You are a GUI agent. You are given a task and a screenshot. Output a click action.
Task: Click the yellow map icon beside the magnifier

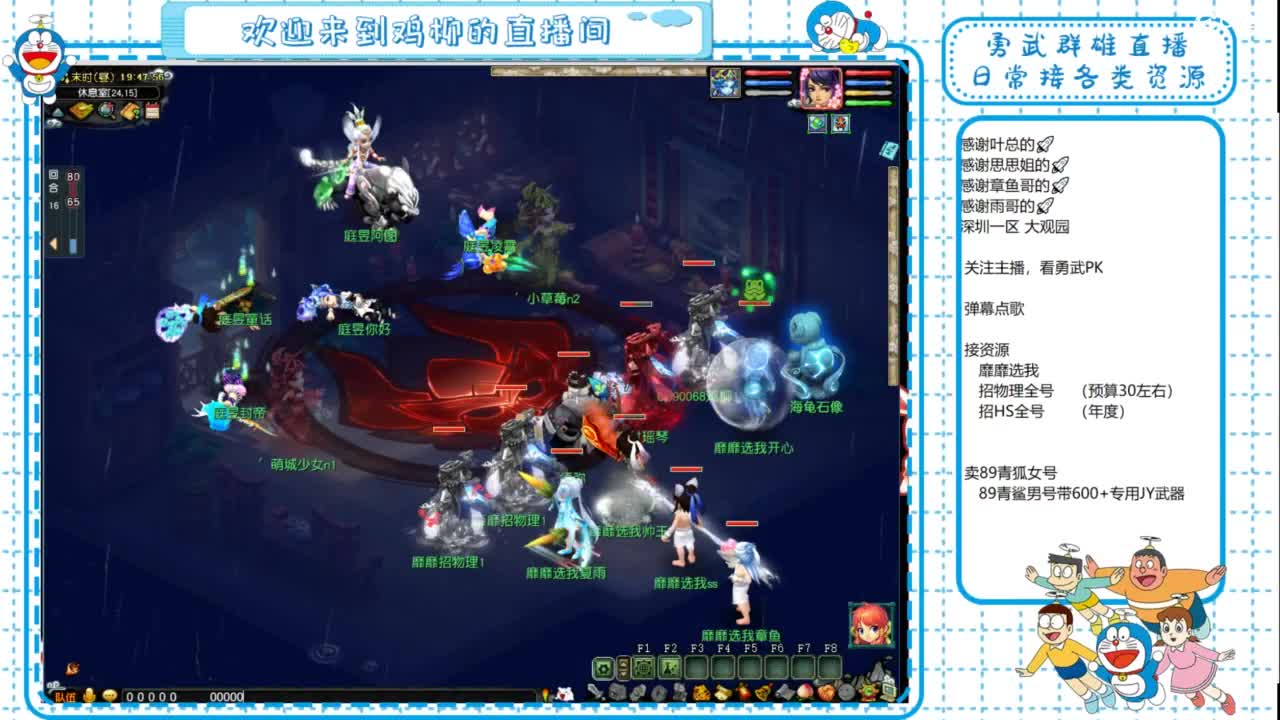point(80,110)
